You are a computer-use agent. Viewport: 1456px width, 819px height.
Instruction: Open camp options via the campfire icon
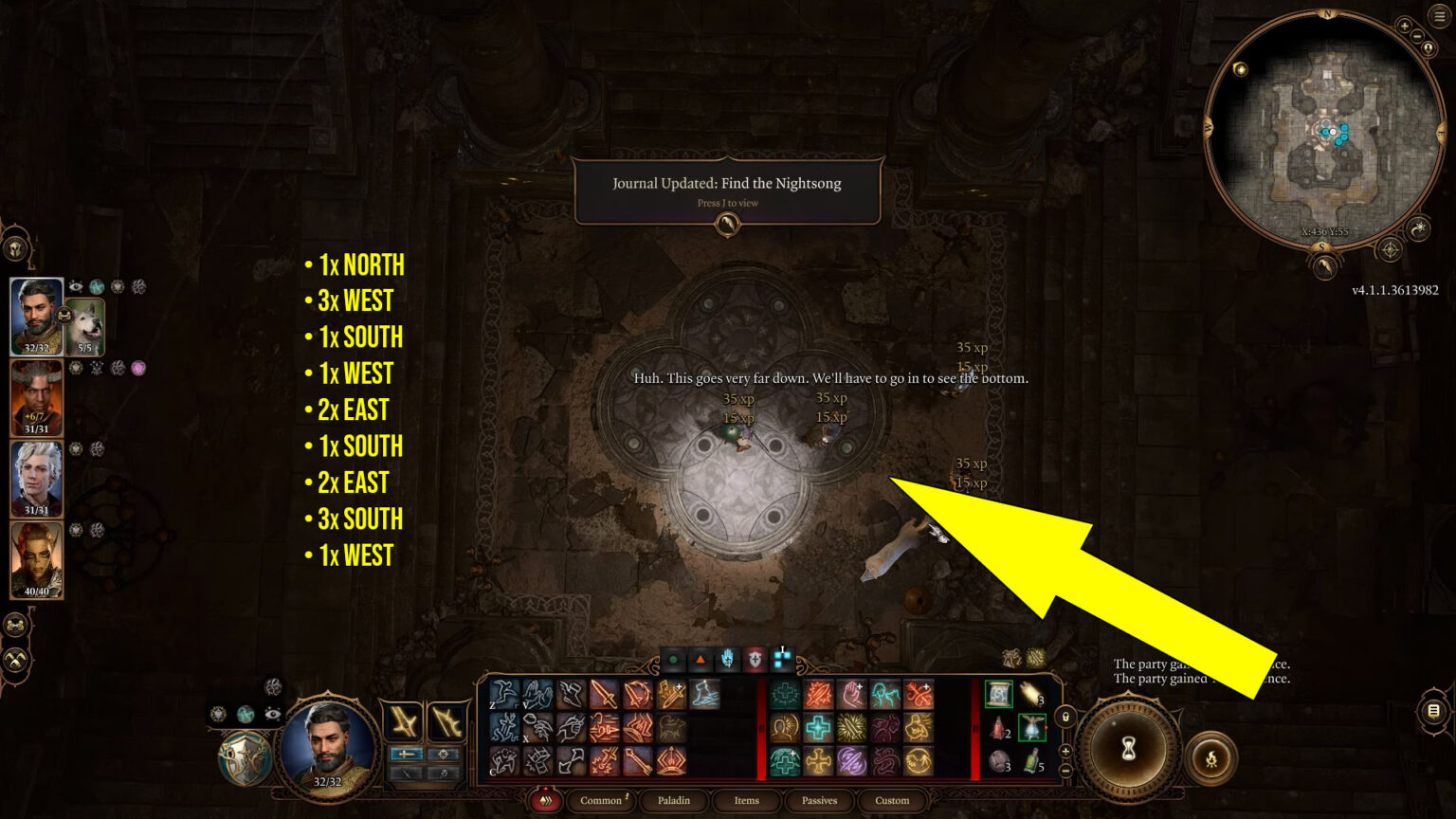1211,758
